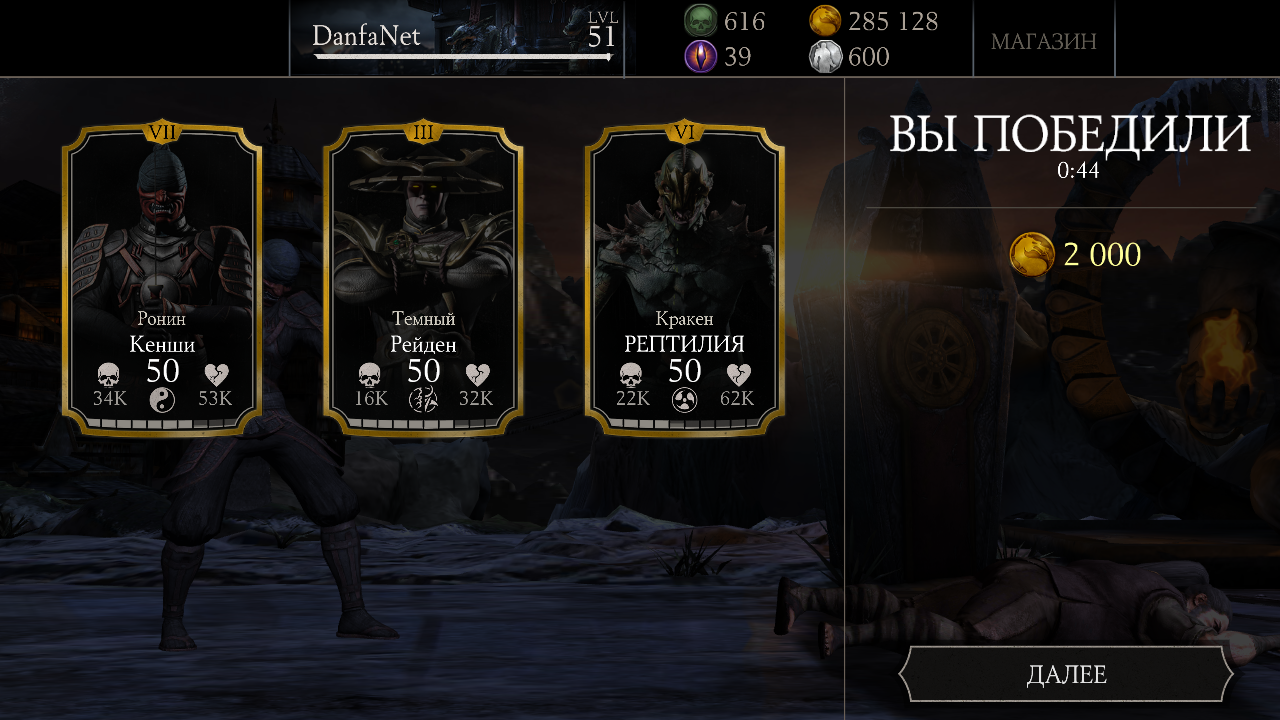Image resolution: width=1280 pixels, height=720 pixels.
Task: Open the МАГАЗИН shop
Action: (x=1043, y=41)
